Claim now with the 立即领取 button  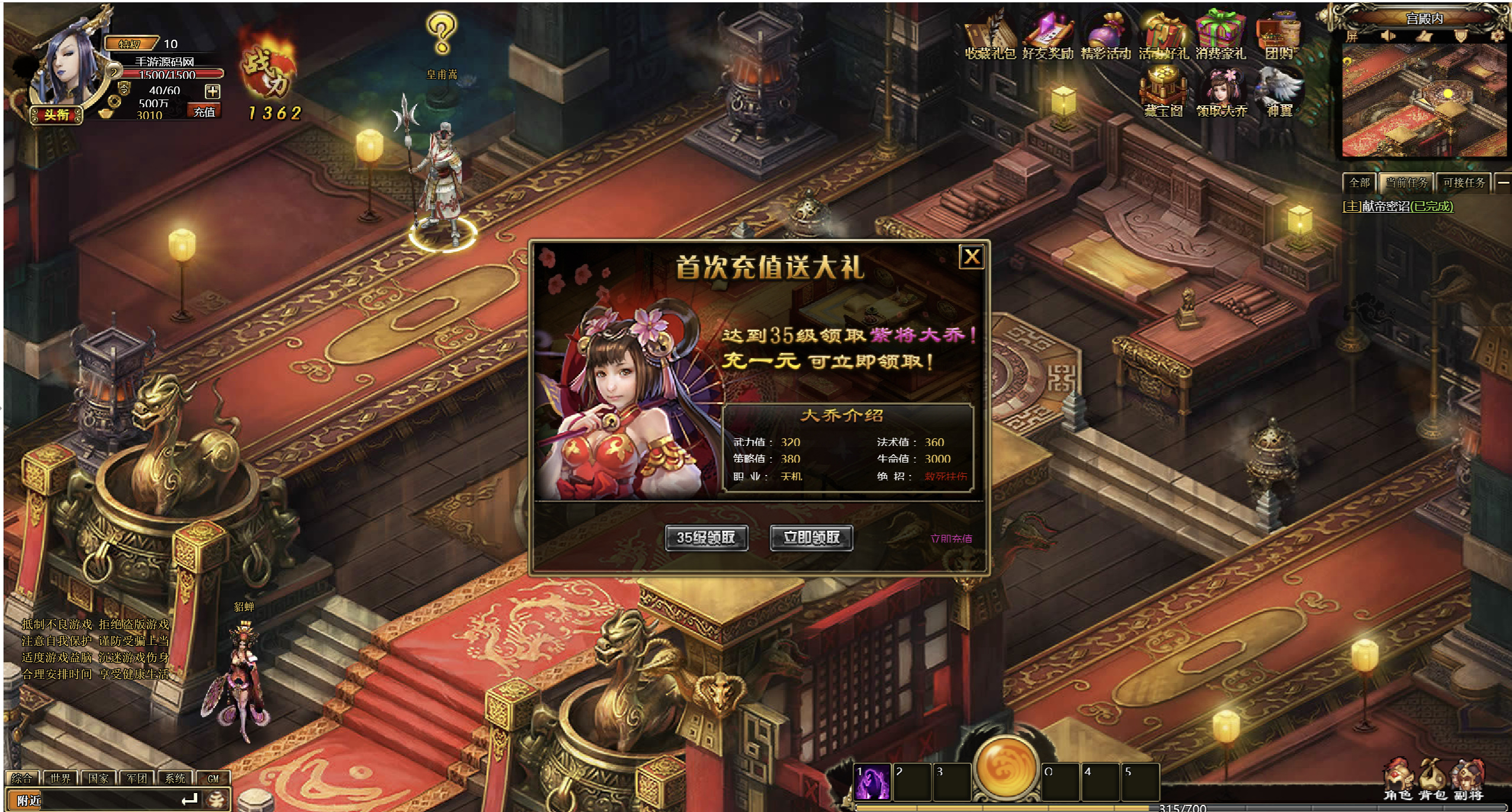coord(811,538)
